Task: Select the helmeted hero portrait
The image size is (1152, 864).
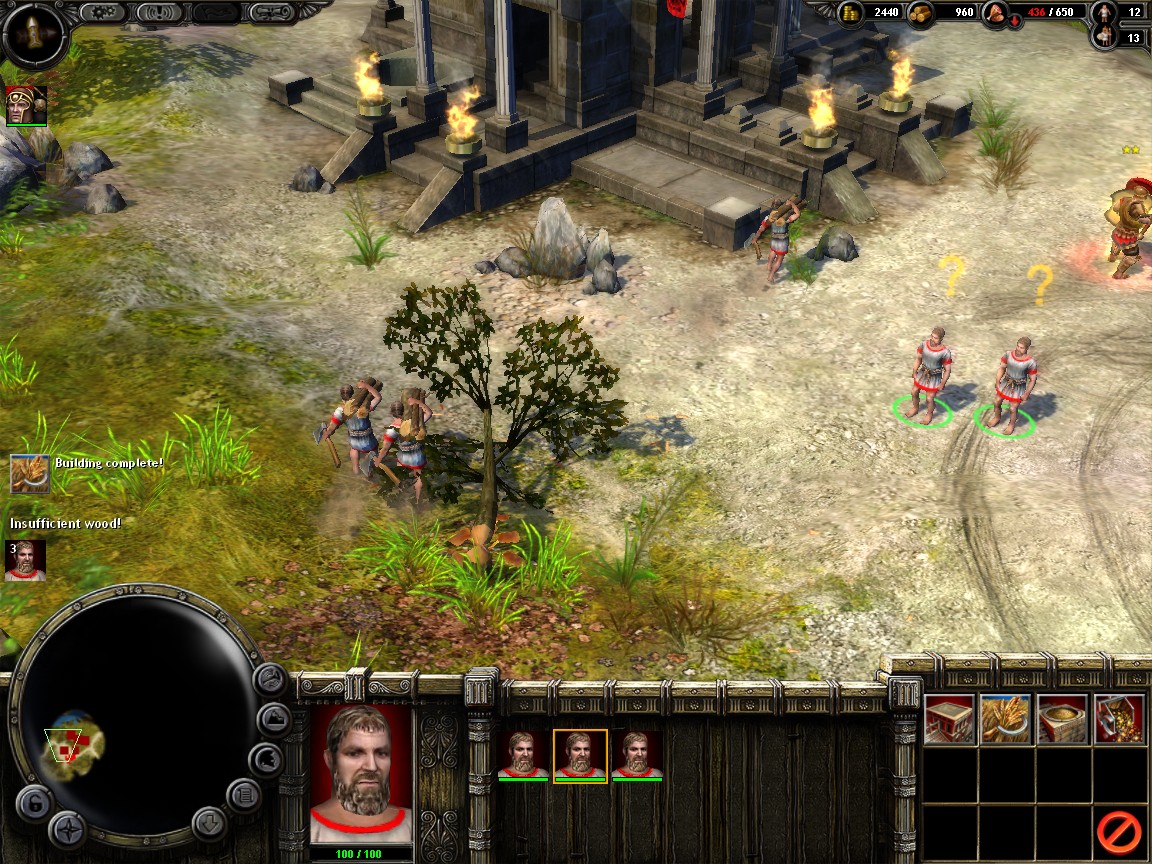Action: [x=26, y=106]
